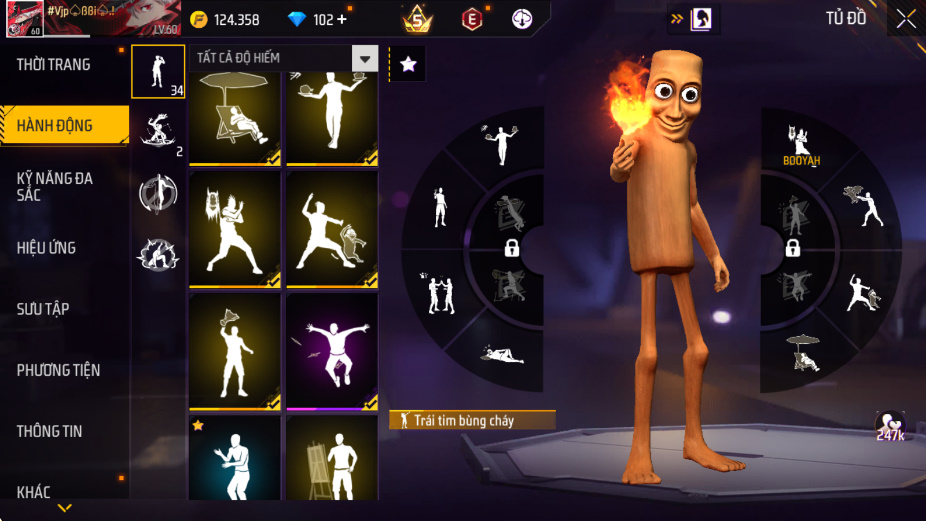
Task: Open the Thông Tin section
Action: pyautogui.click(x=50, y=431)
